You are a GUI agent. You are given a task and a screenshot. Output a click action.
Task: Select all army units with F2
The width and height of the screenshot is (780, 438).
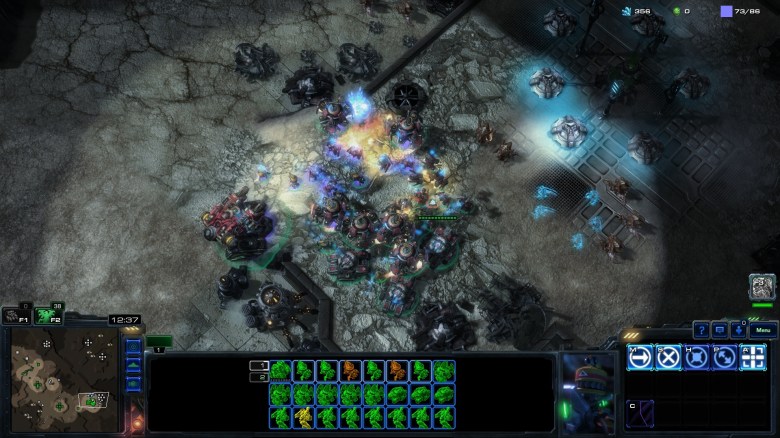point(43,316)
